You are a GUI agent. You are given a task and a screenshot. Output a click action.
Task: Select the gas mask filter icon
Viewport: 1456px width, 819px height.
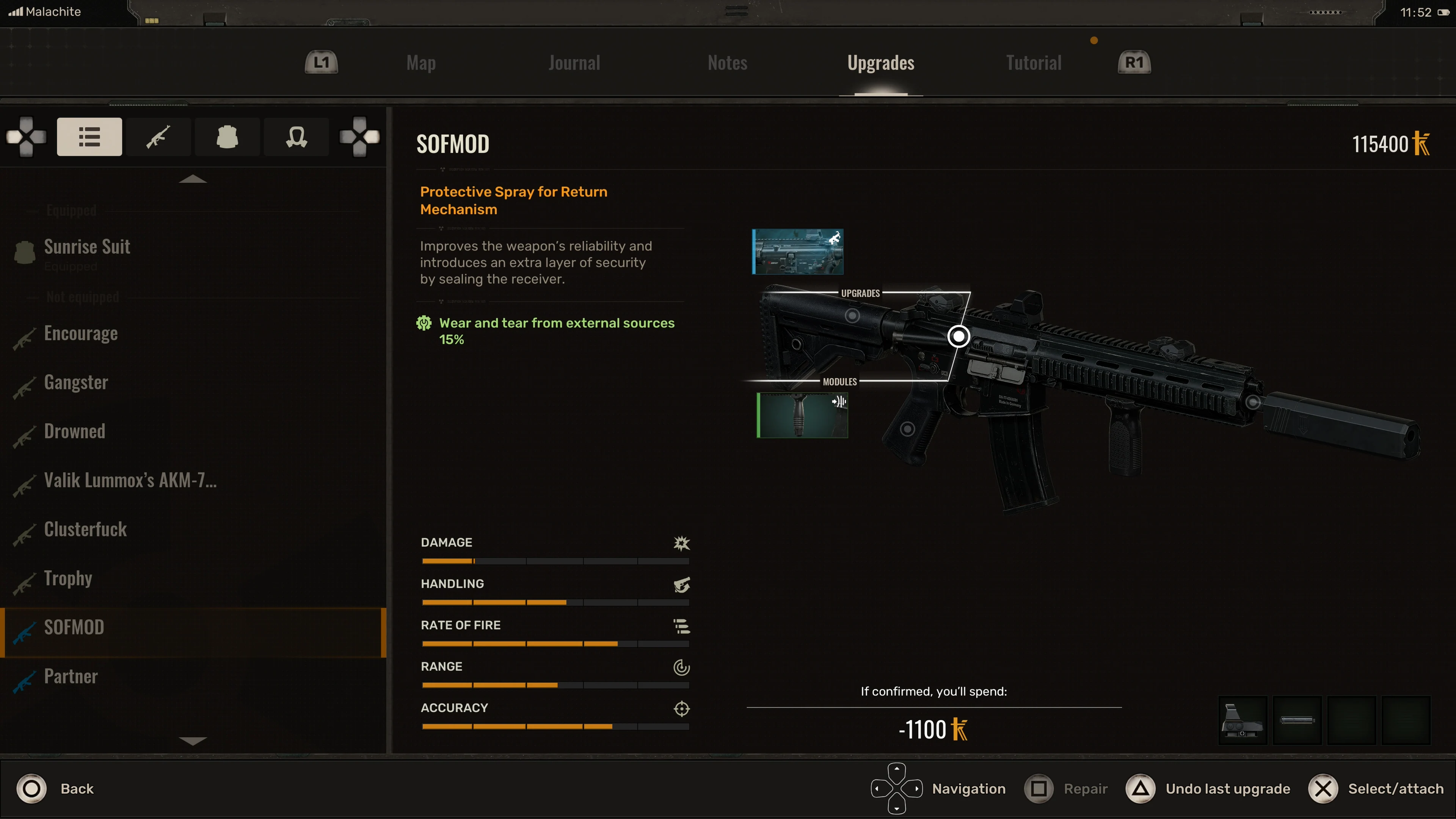click(296, 136)
